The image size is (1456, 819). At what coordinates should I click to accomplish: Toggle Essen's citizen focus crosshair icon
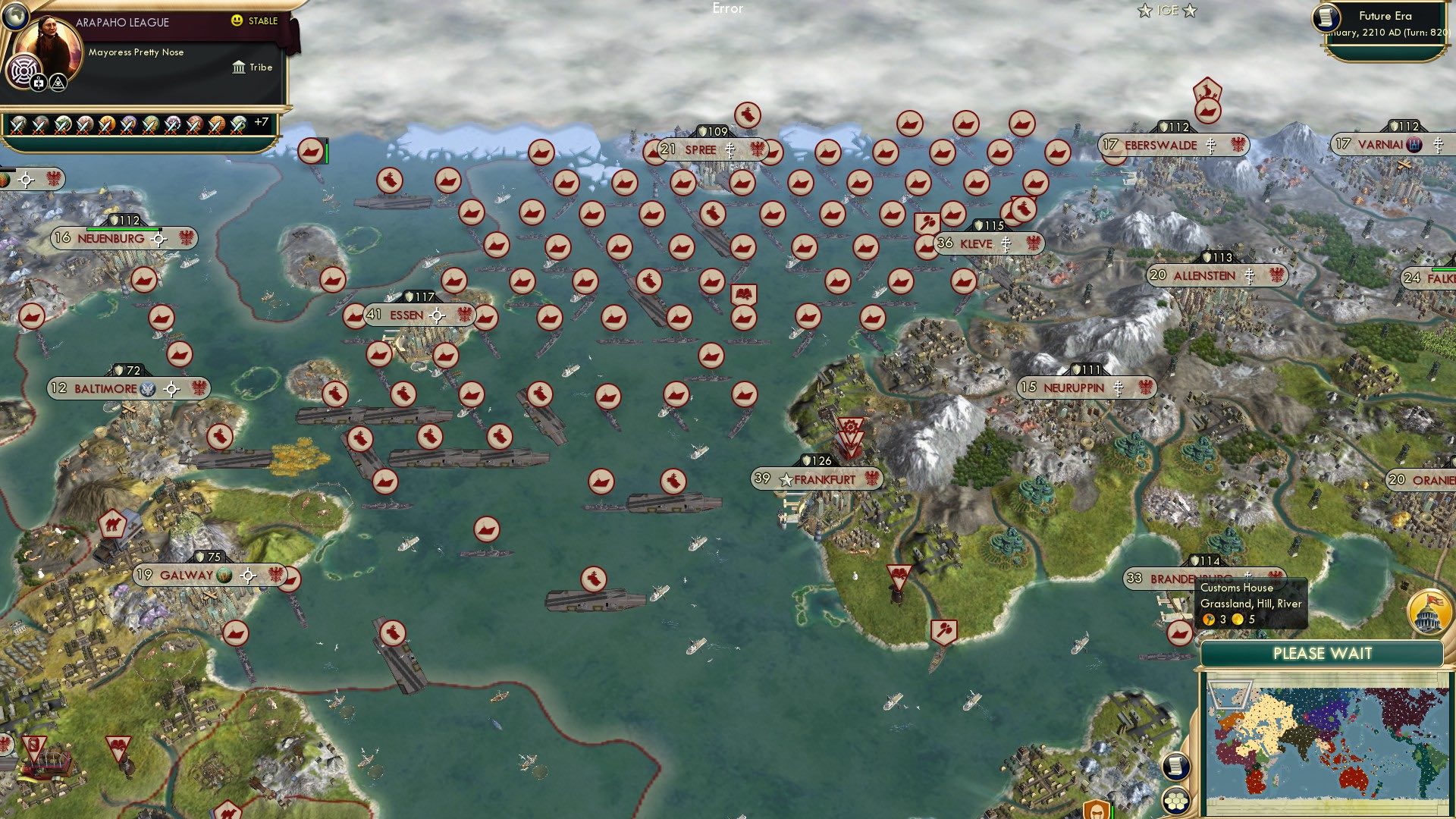[438, 314]
